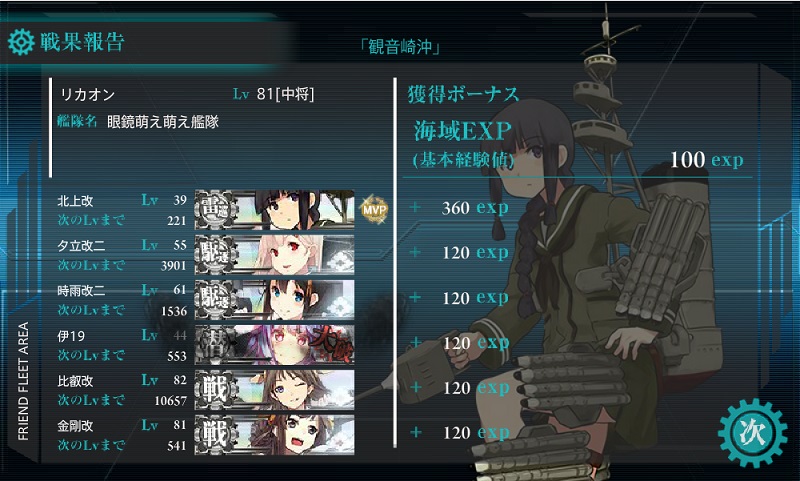Pick the 比叡改 battleship banner

(x=275, y=388)
